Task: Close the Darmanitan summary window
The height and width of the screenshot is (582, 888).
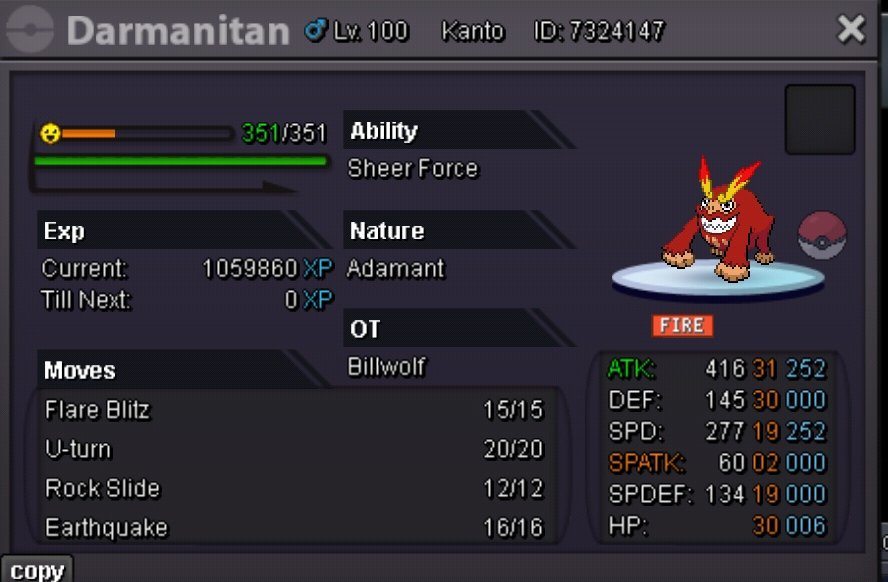Action: [851, 30]
